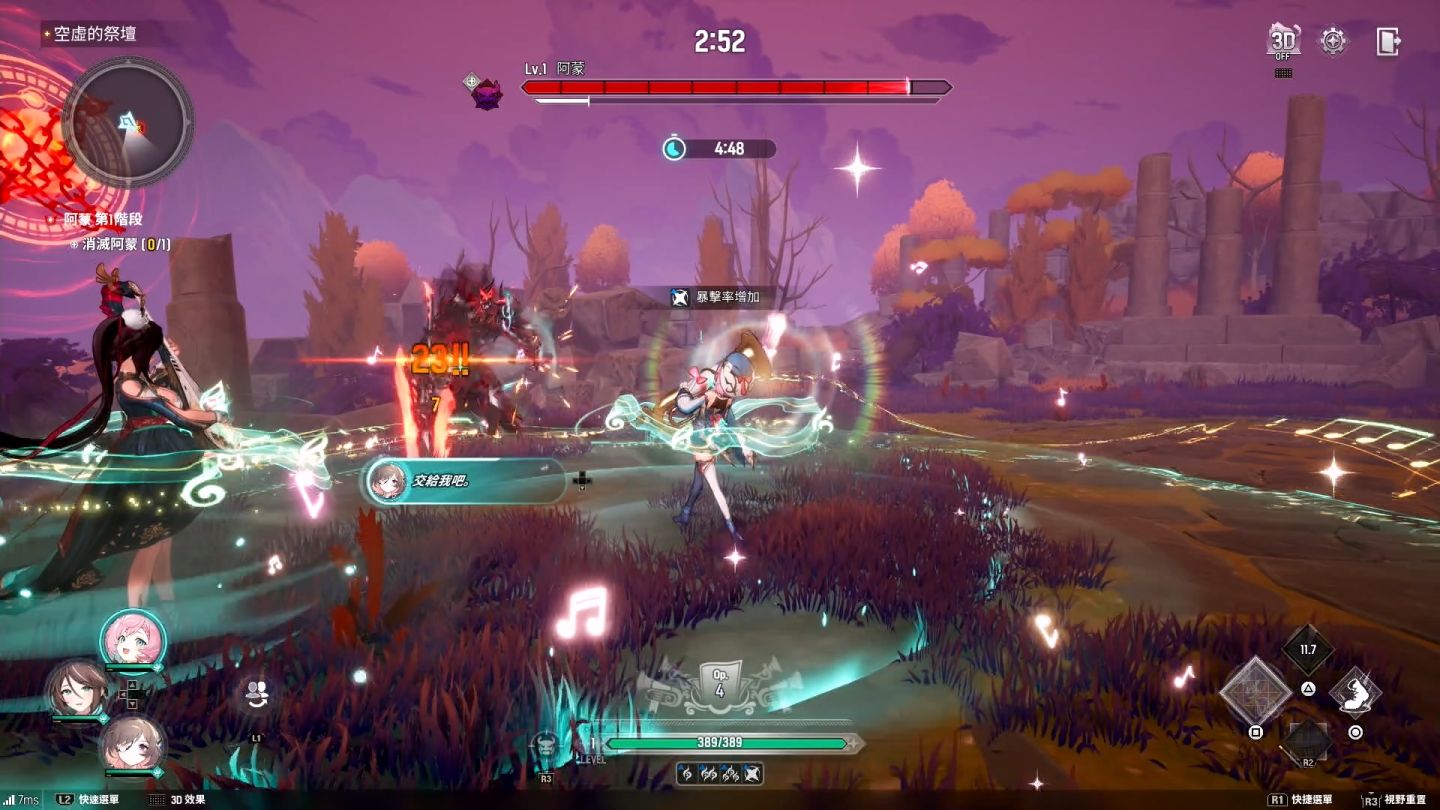This screenshot has height=810, width=1440.
Task: Exit the stage via door icon
Action: 1388,41
